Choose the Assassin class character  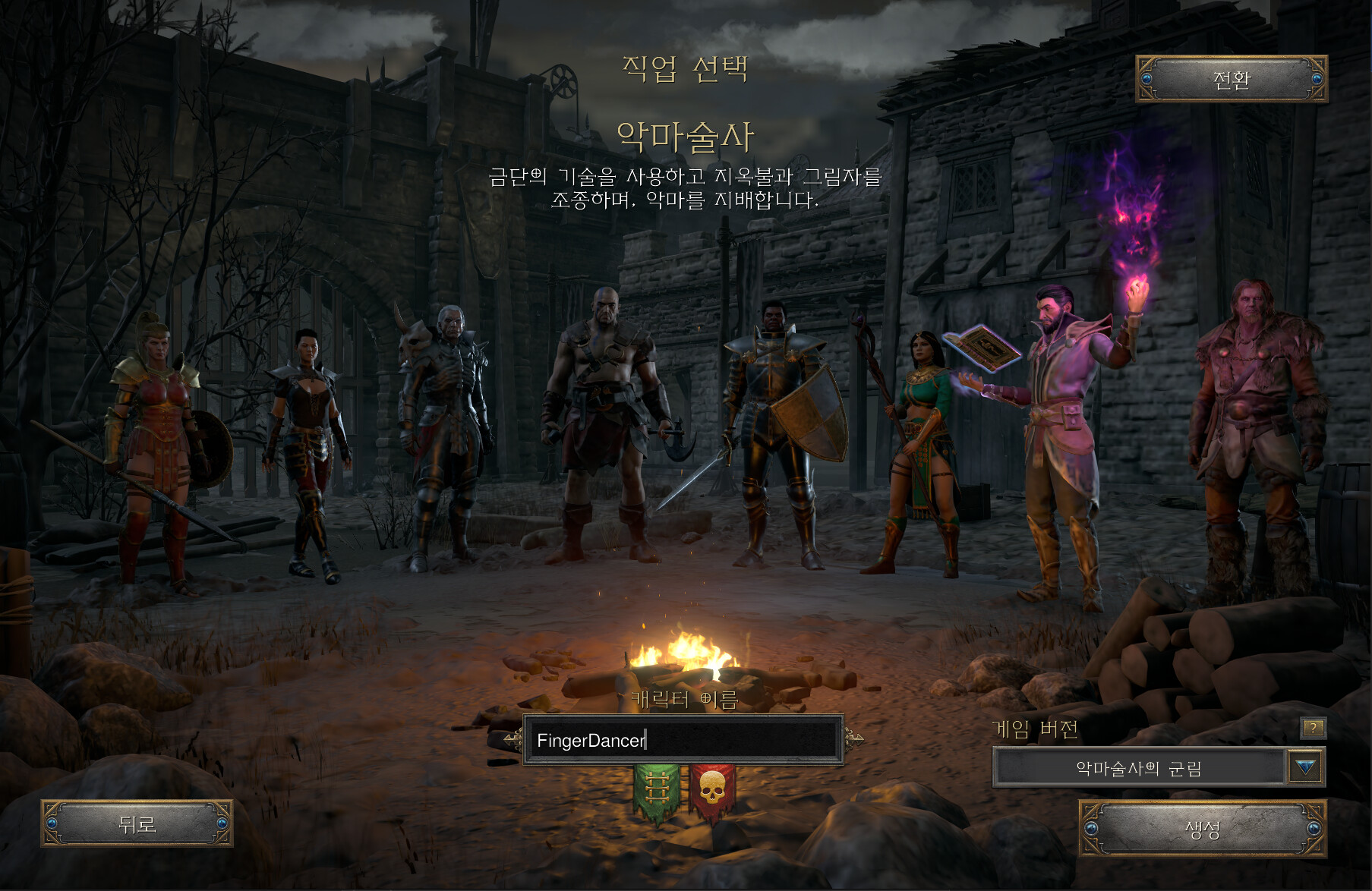[305, 448]
